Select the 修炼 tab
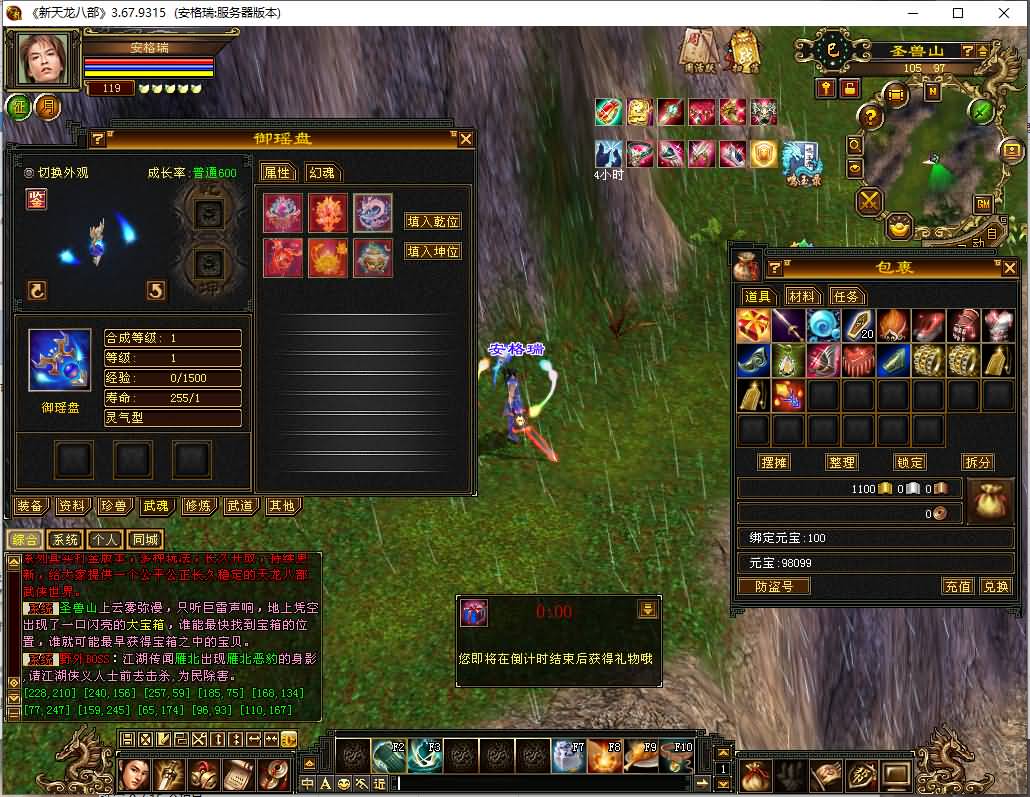 point(198,506)
